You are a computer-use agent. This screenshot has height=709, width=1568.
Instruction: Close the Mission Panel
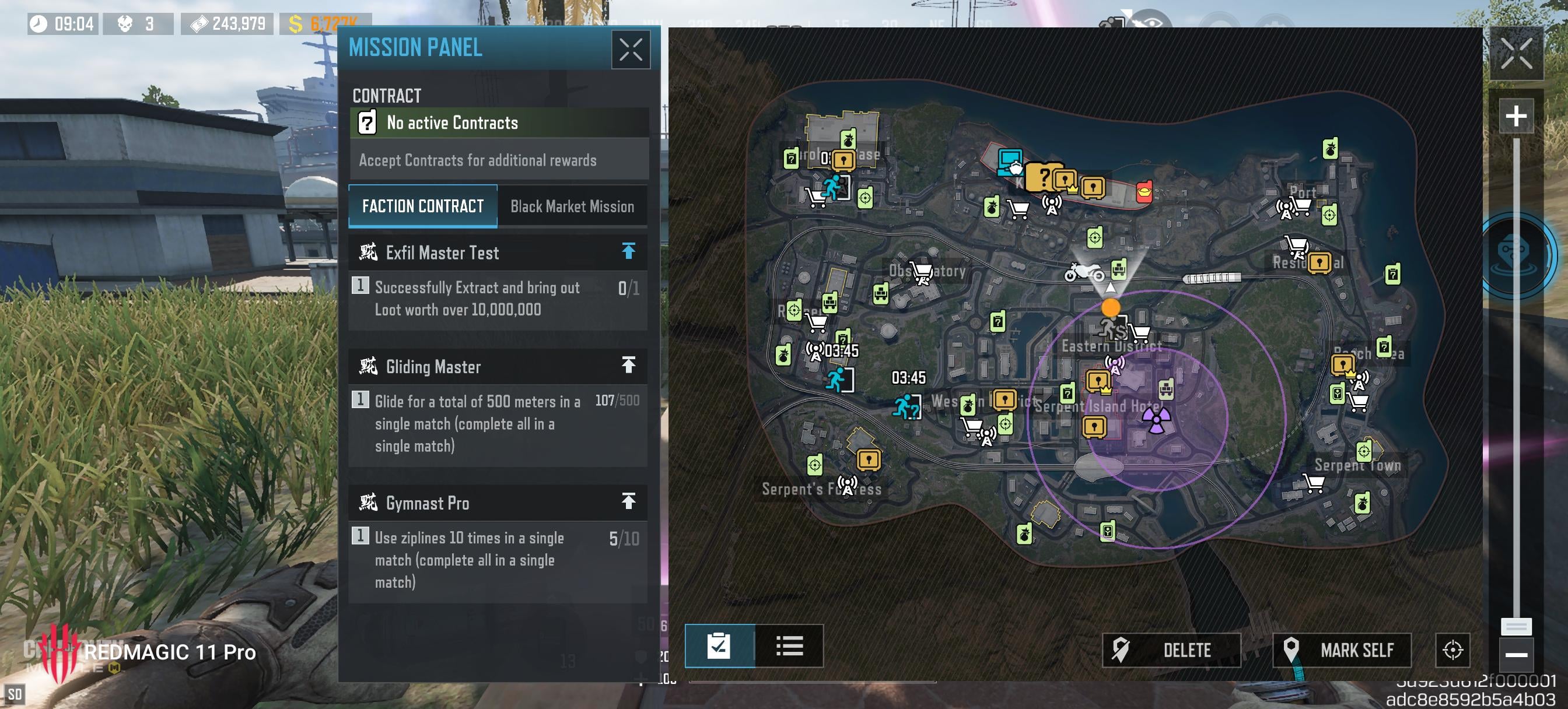click(630, 50)
